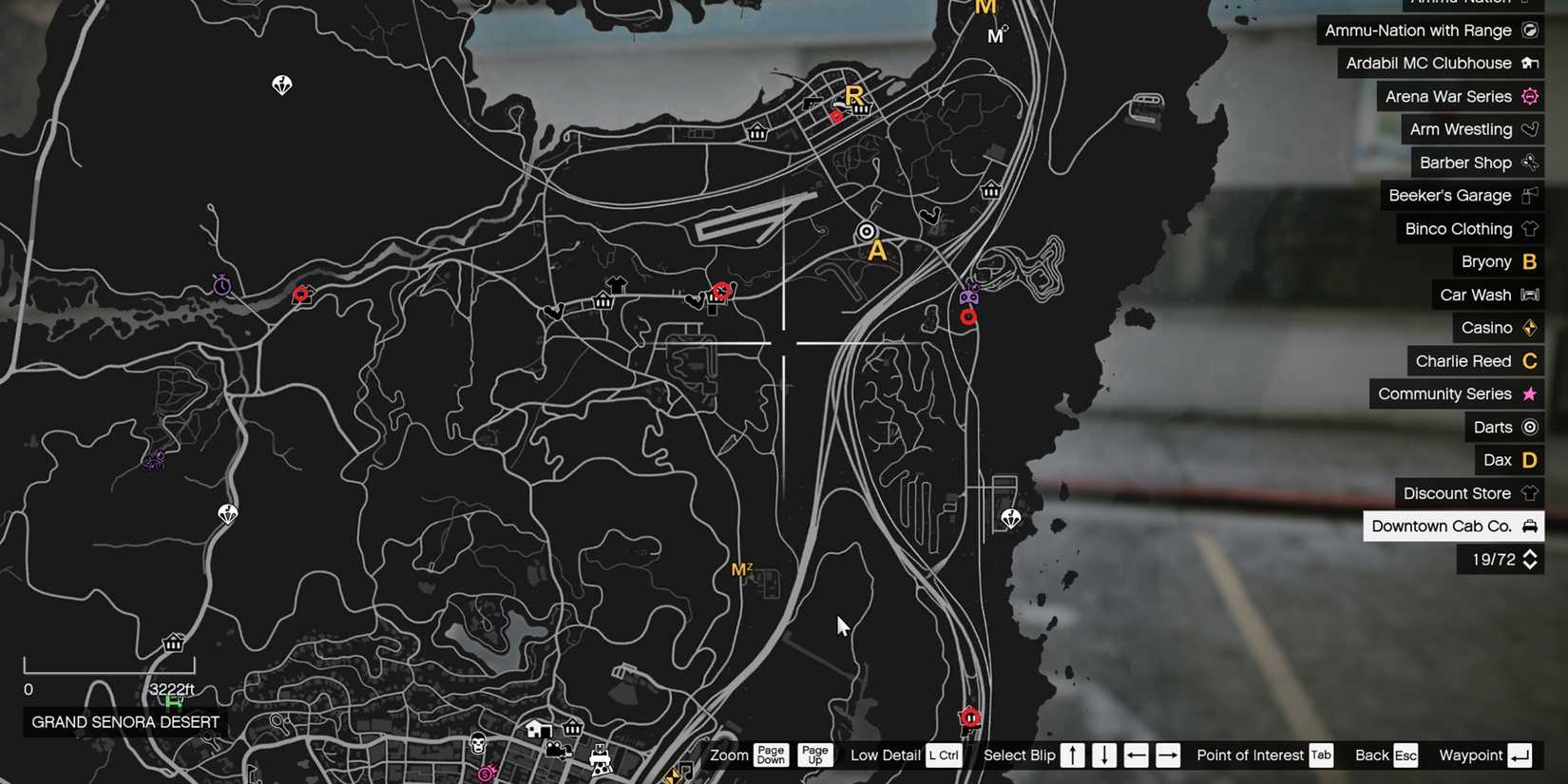
Task: Click the Barber Shop scissors icon
Action: tap(1530, 163)
